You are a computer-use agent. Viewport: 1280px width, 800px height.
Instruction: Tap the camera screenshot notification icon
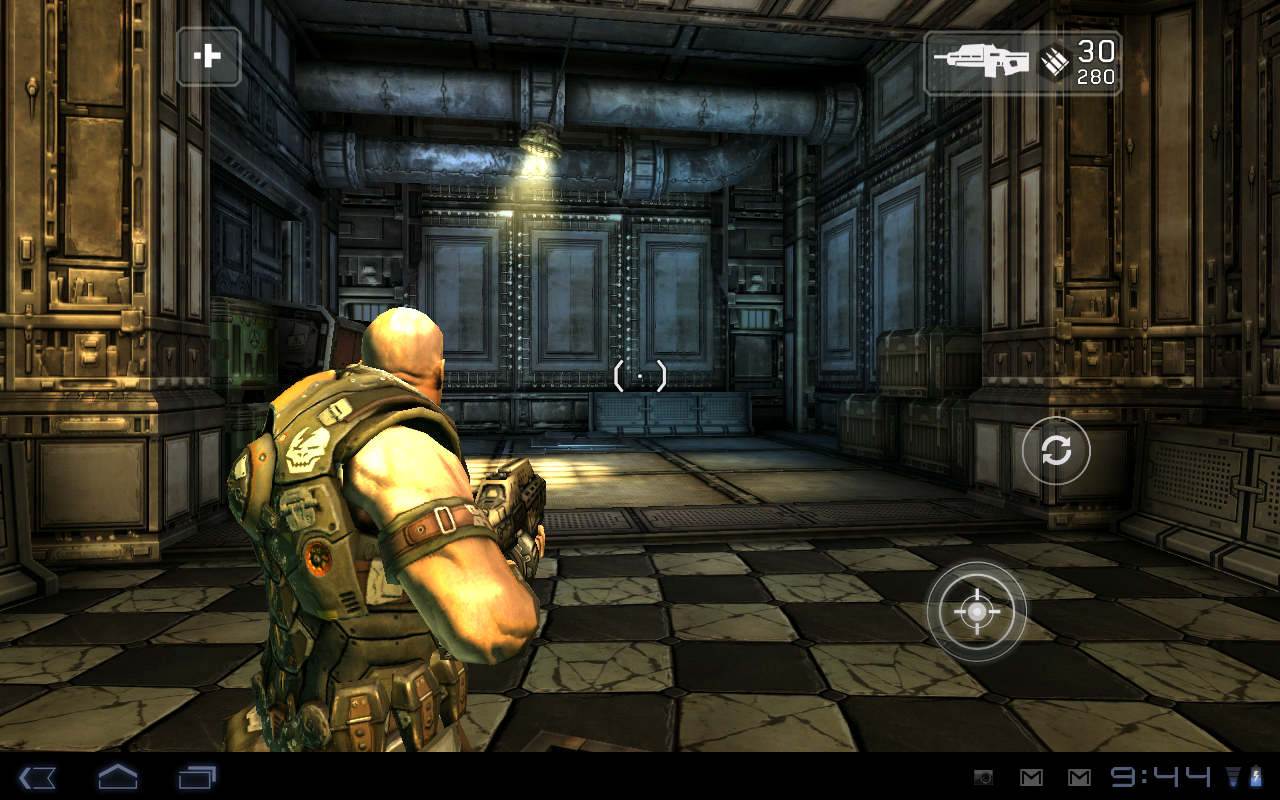pos(985,775)
